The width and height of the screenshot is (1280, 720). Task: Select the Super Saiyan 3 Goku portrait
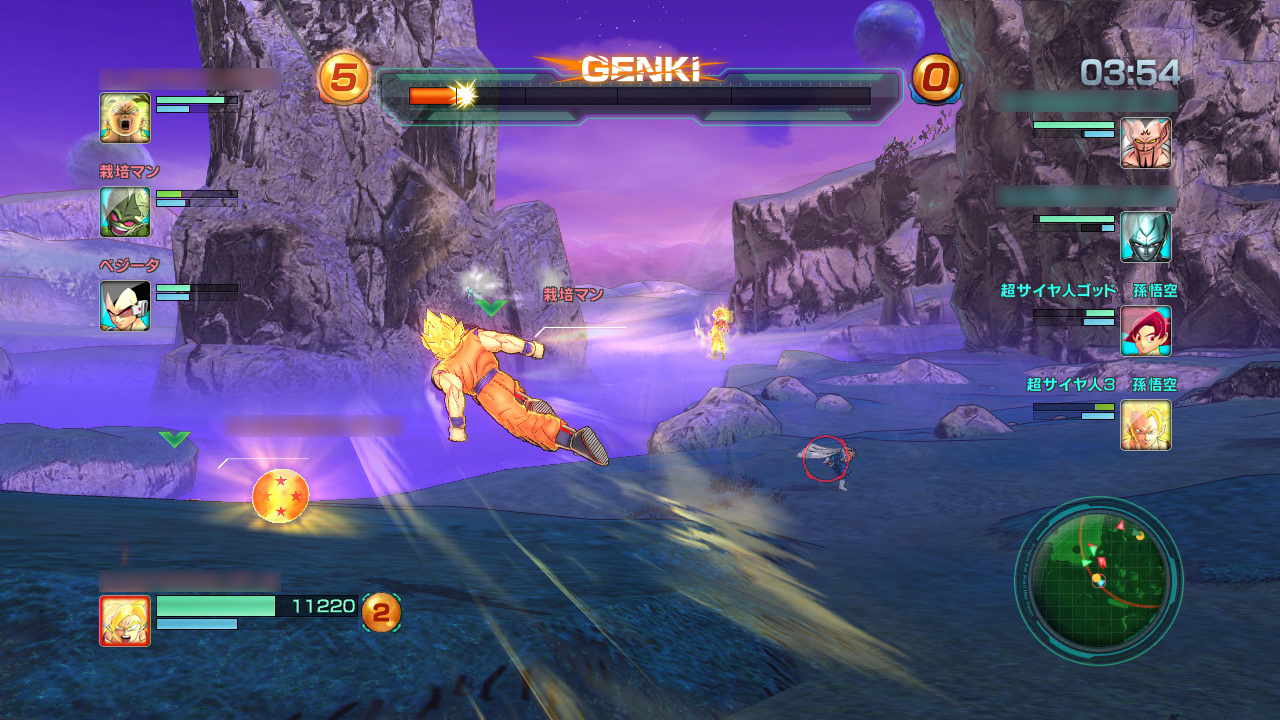(1145, 425)
